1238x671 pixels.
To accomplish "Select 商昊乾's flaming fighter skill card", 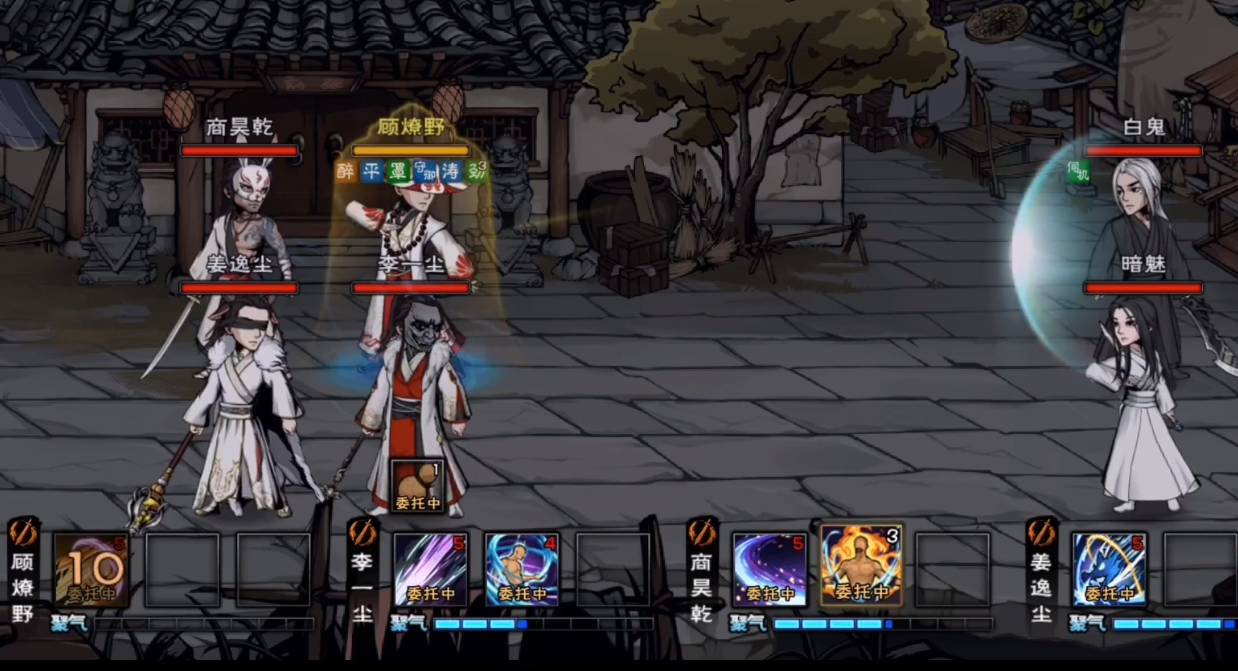I will [x=860, y=567].
